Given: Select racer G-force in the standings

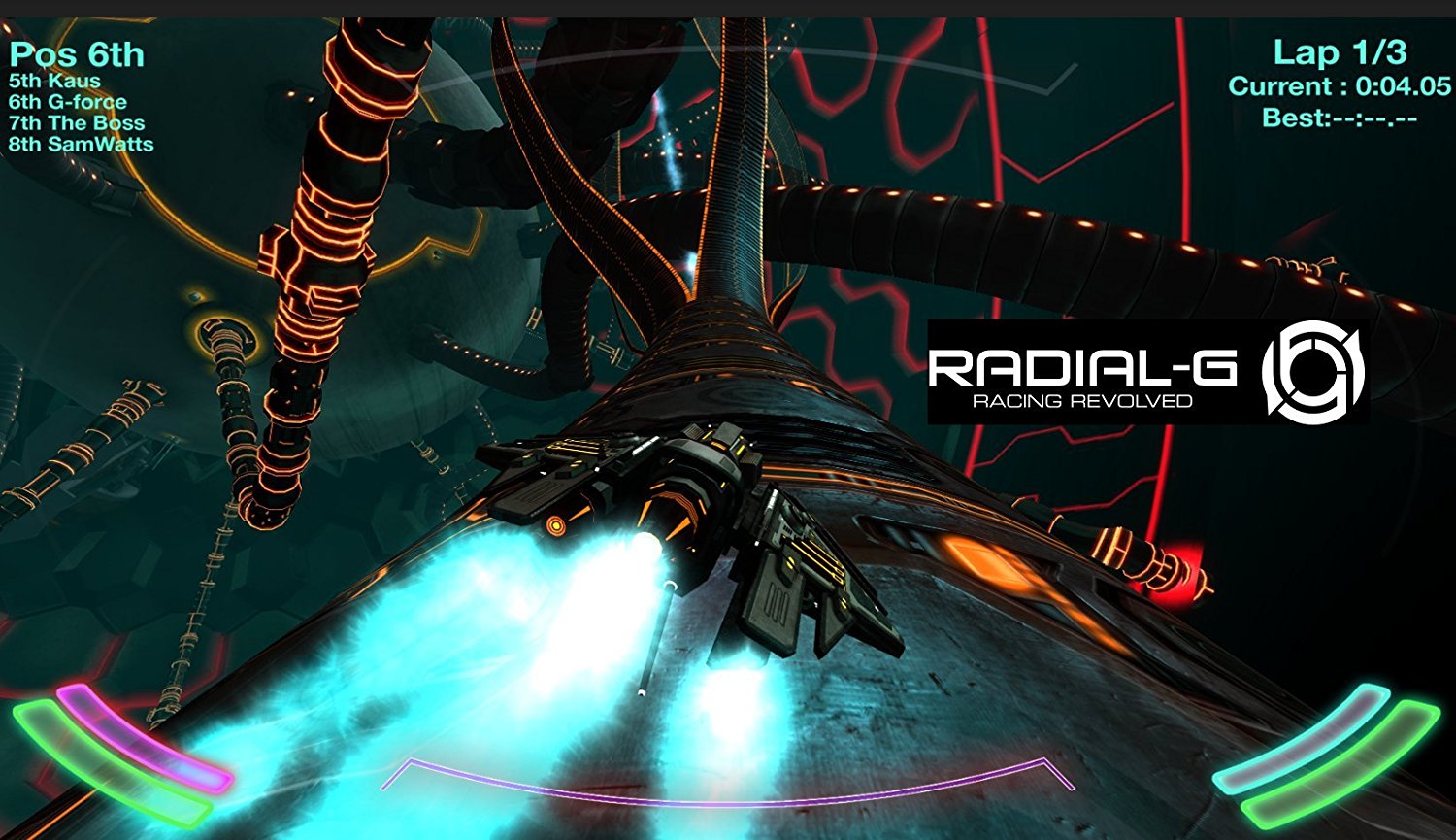Looking at the screenshot, I should (x=68, y=101).
